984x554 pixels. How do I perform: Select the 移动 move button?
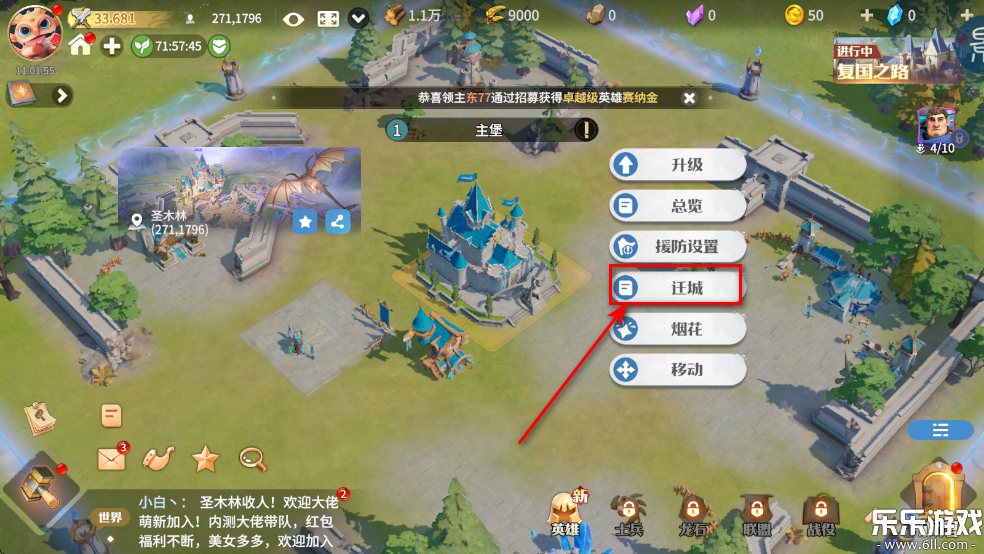[x=678, y=370]
